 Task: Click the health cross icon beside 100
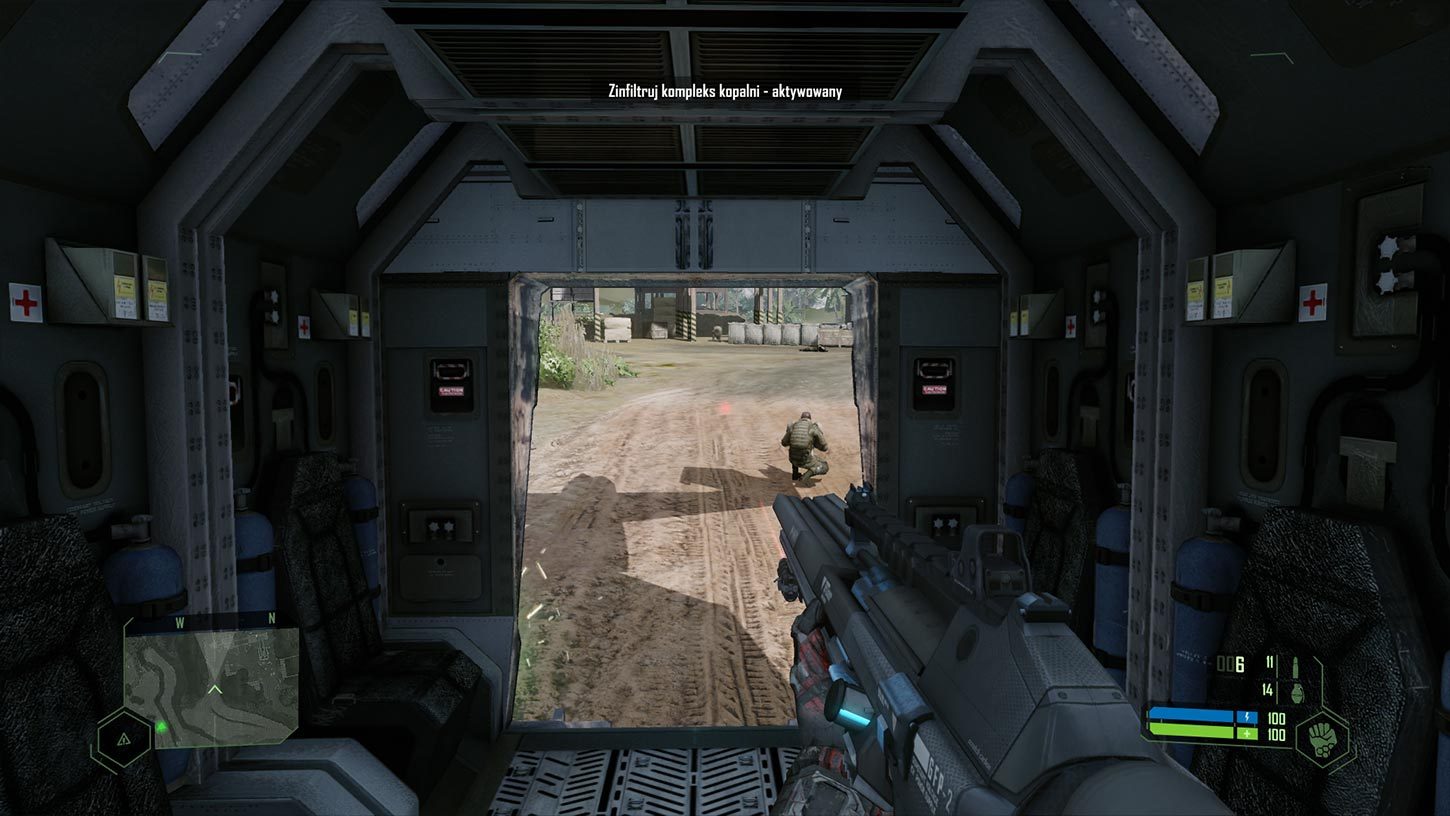1247,733
